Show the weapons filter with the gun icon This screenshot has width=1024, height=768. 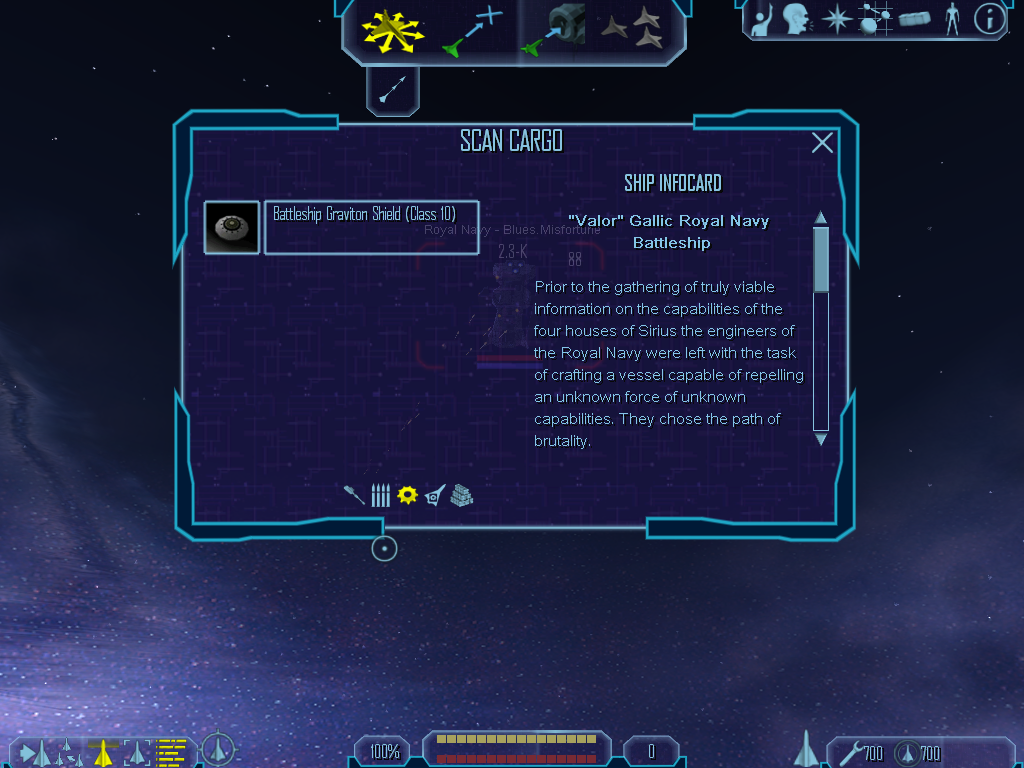coord(354,495)
